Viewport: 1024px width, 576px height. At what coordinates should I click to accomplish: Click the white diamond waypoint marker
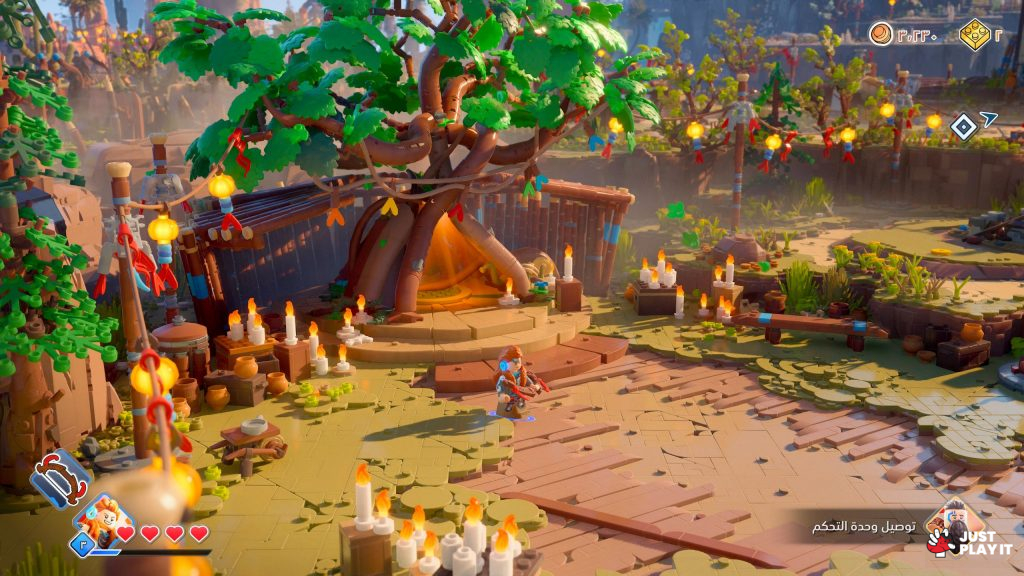(963, 126)
